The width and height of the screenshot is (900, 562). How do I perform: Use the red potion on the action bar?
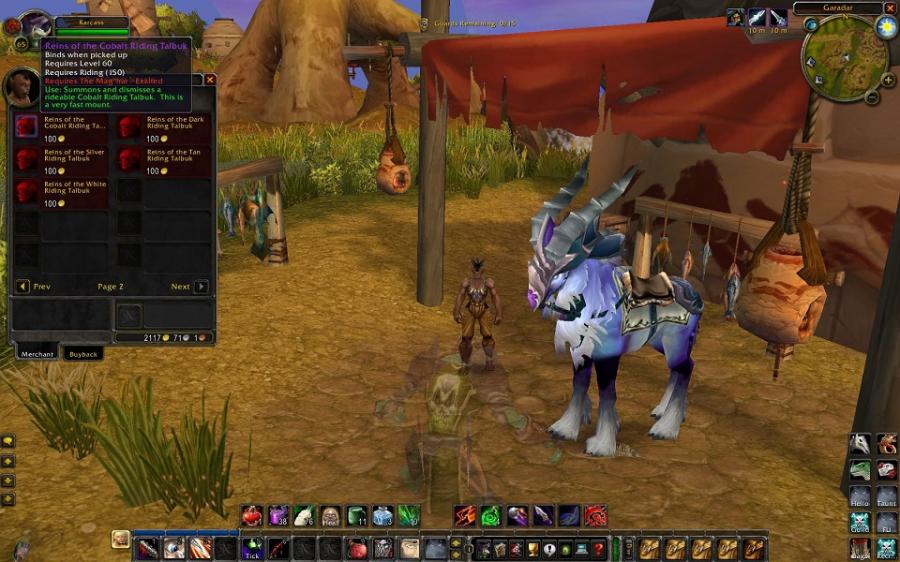(252, 516)
